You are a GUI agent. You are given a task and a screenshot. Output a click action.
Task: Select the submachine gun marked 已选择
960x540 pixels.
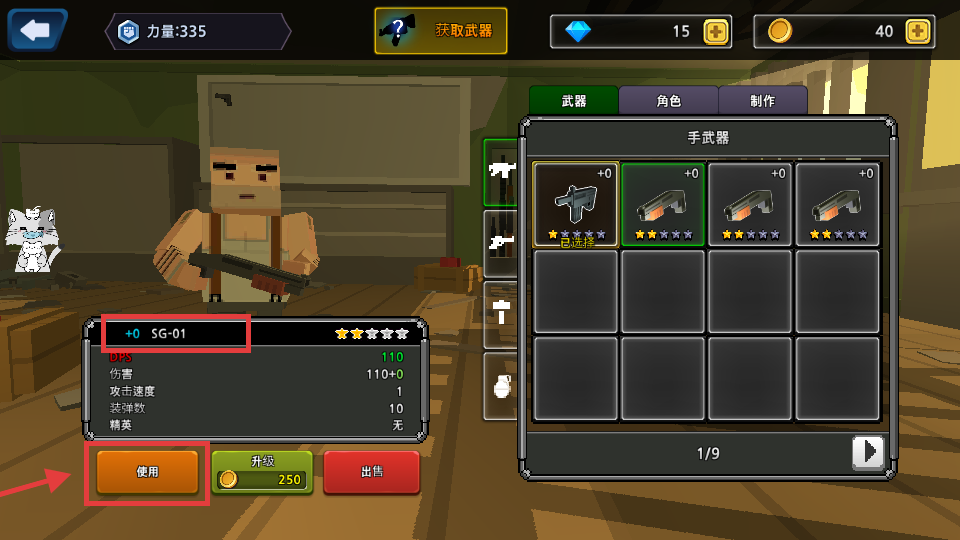click(x=576, y=204)
